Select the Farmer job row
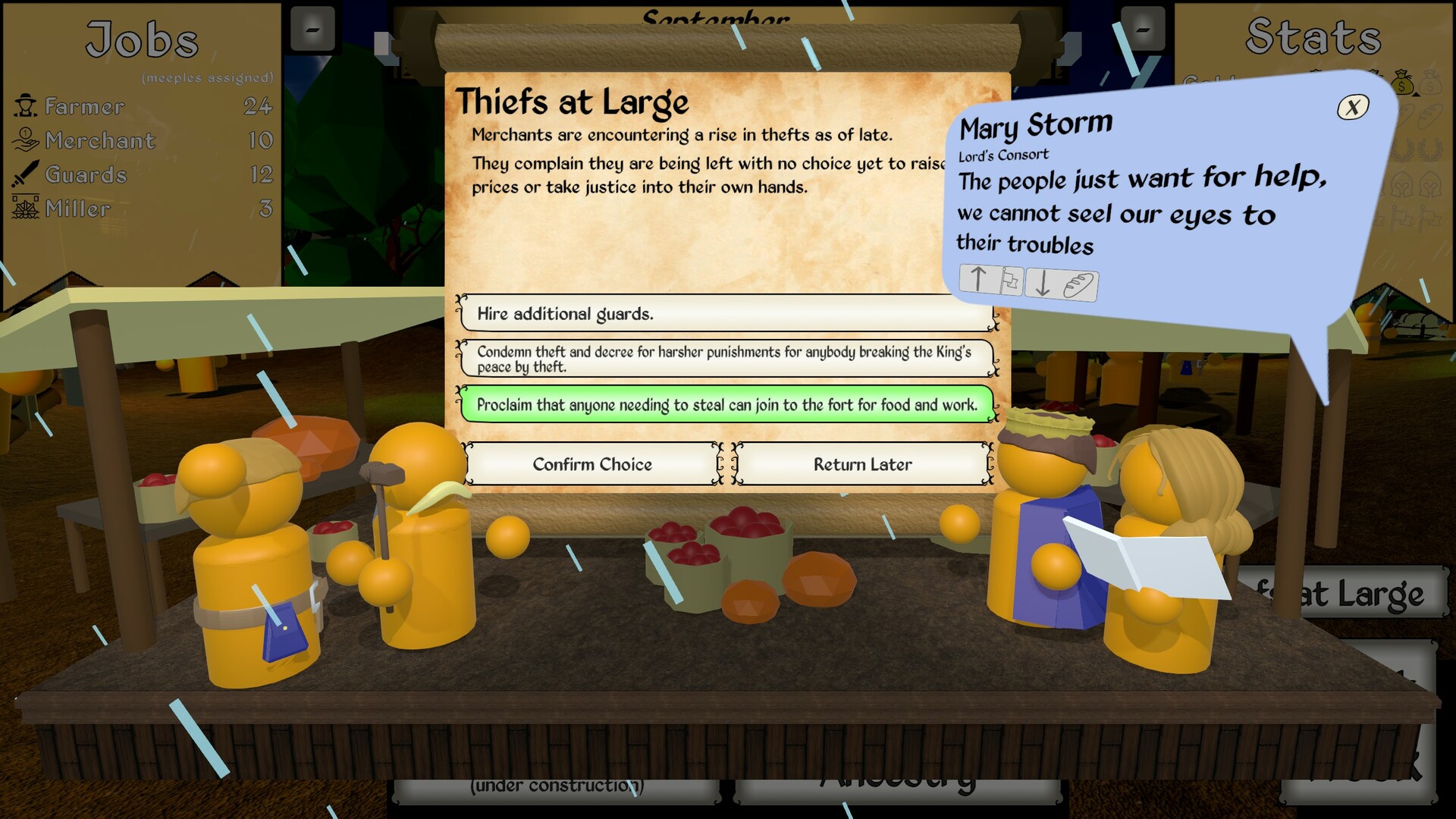The width and height of the screenshot is (1456, 819). [x=143, y=106]
